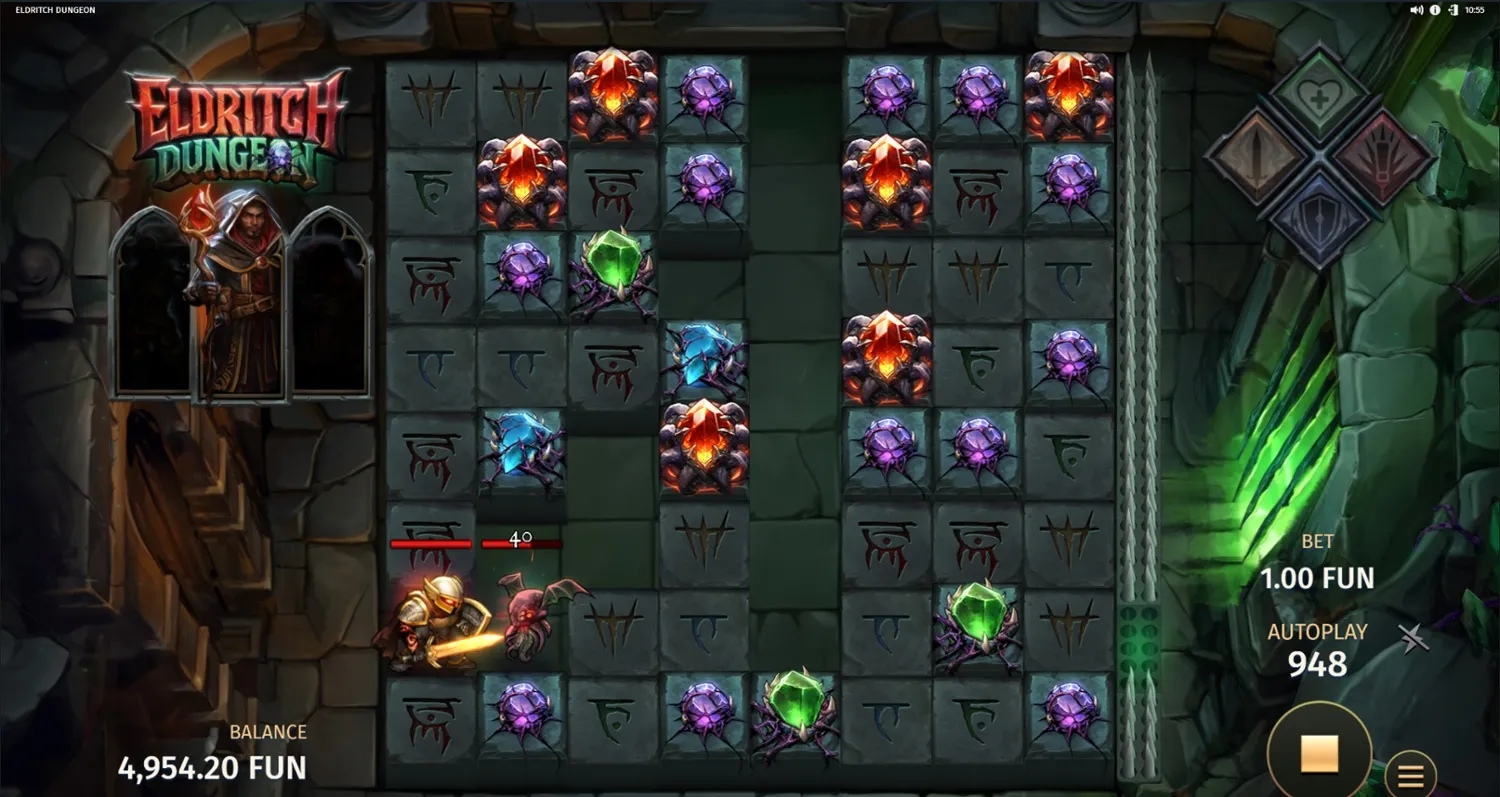Click the exit door icon
This screenshot has height=797, width=1500.
pos(1453,10)
